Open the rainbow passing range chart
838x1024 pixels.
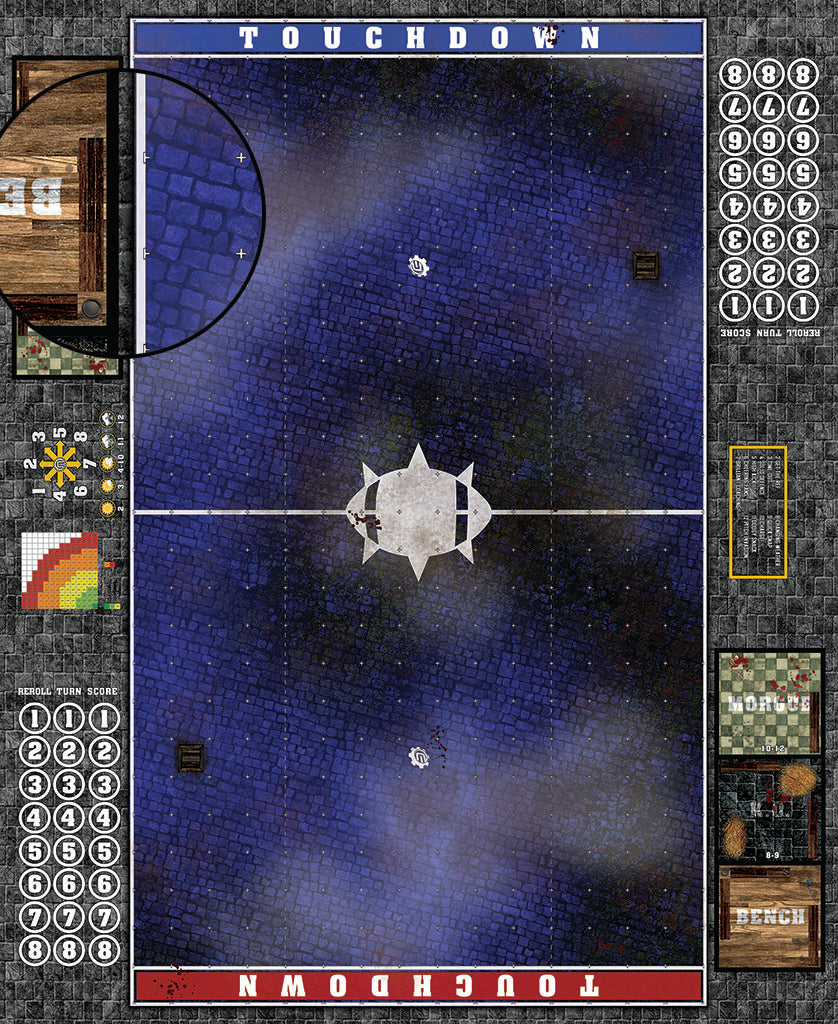click(x=60, y=571)
